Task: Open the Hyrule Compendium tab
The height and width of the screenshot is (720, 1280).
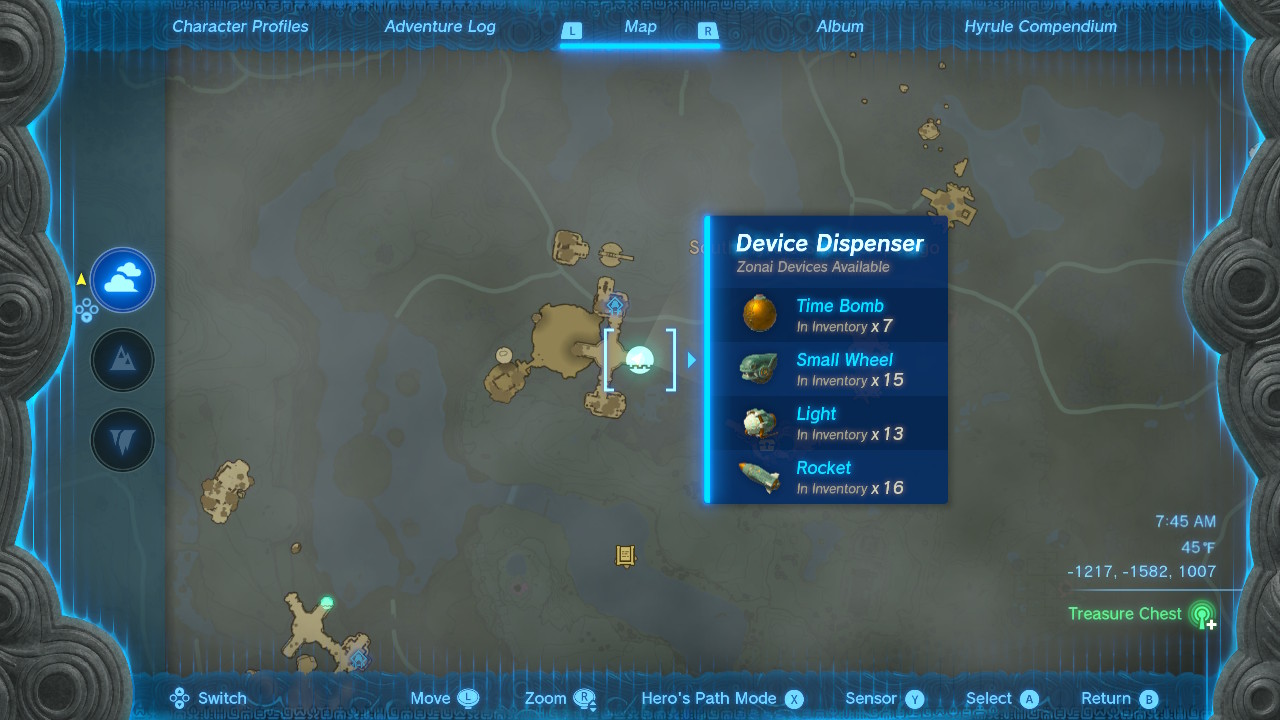Action: [1040, 26]
